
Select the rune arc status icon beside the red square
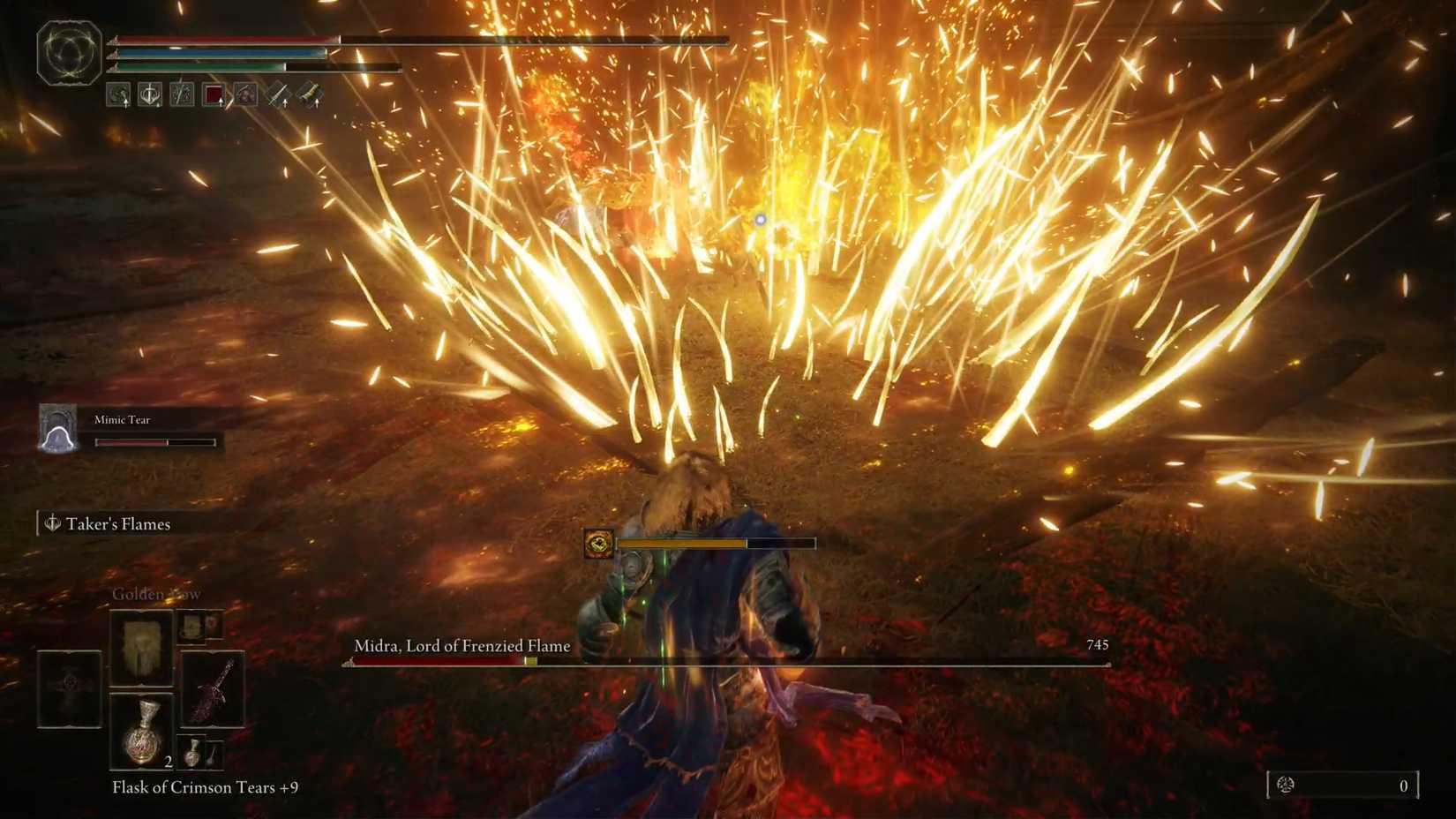point(245,94)
